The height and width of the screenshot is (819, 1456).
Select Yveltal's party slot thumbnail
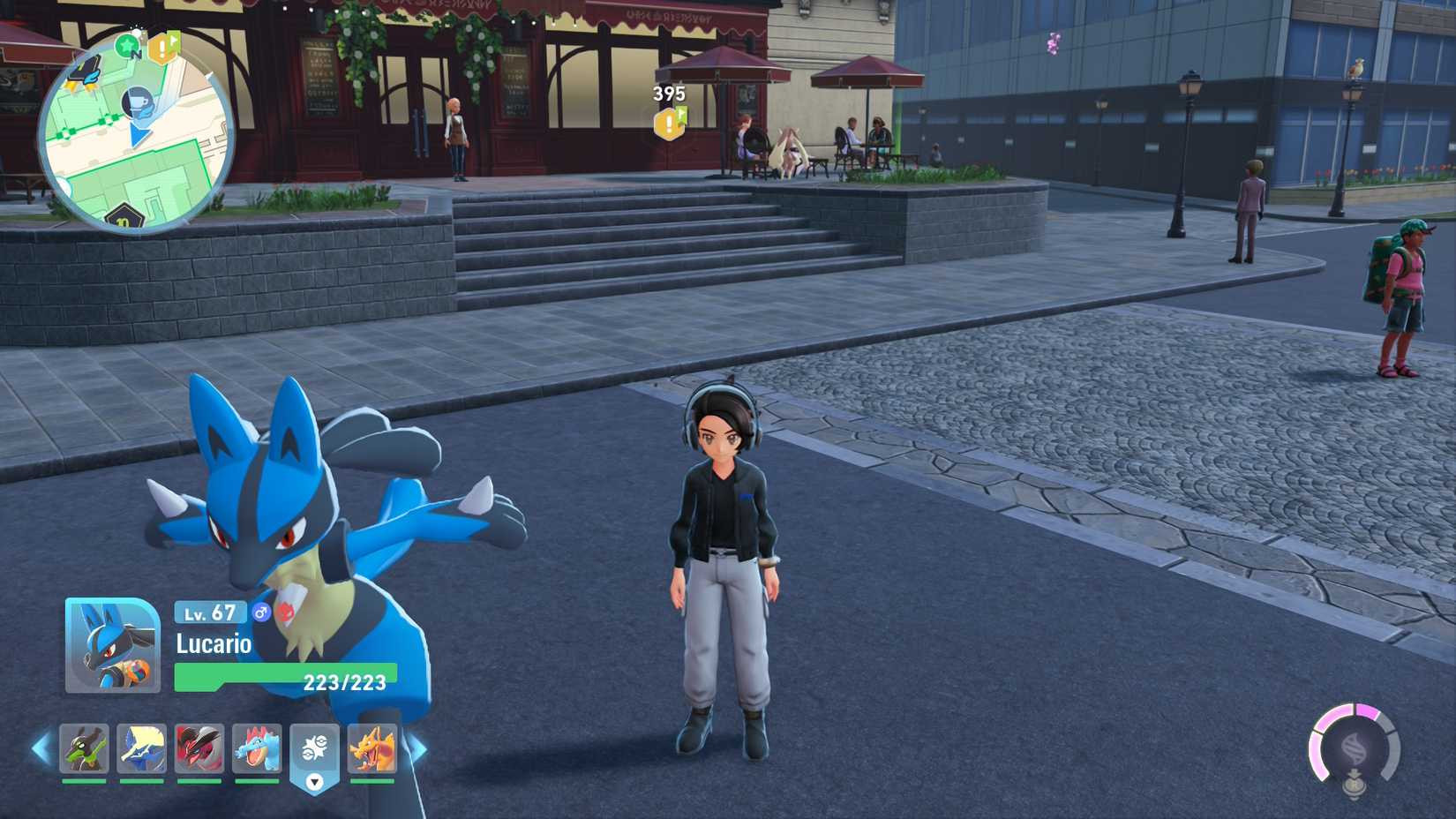point(198,747)
